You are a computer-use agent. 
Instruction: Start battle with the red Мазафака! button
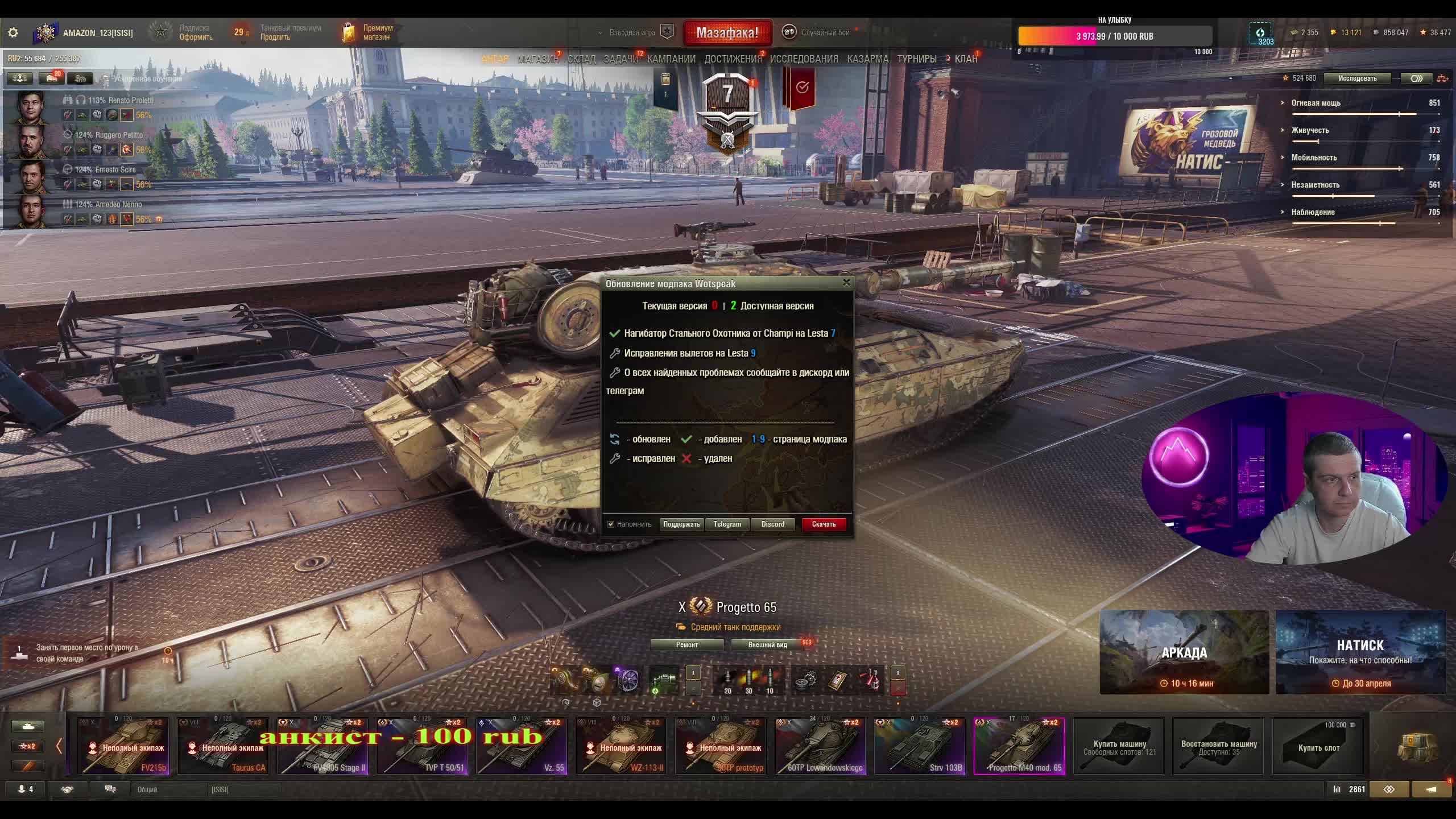pyautogui.click(x=727, y=33)
